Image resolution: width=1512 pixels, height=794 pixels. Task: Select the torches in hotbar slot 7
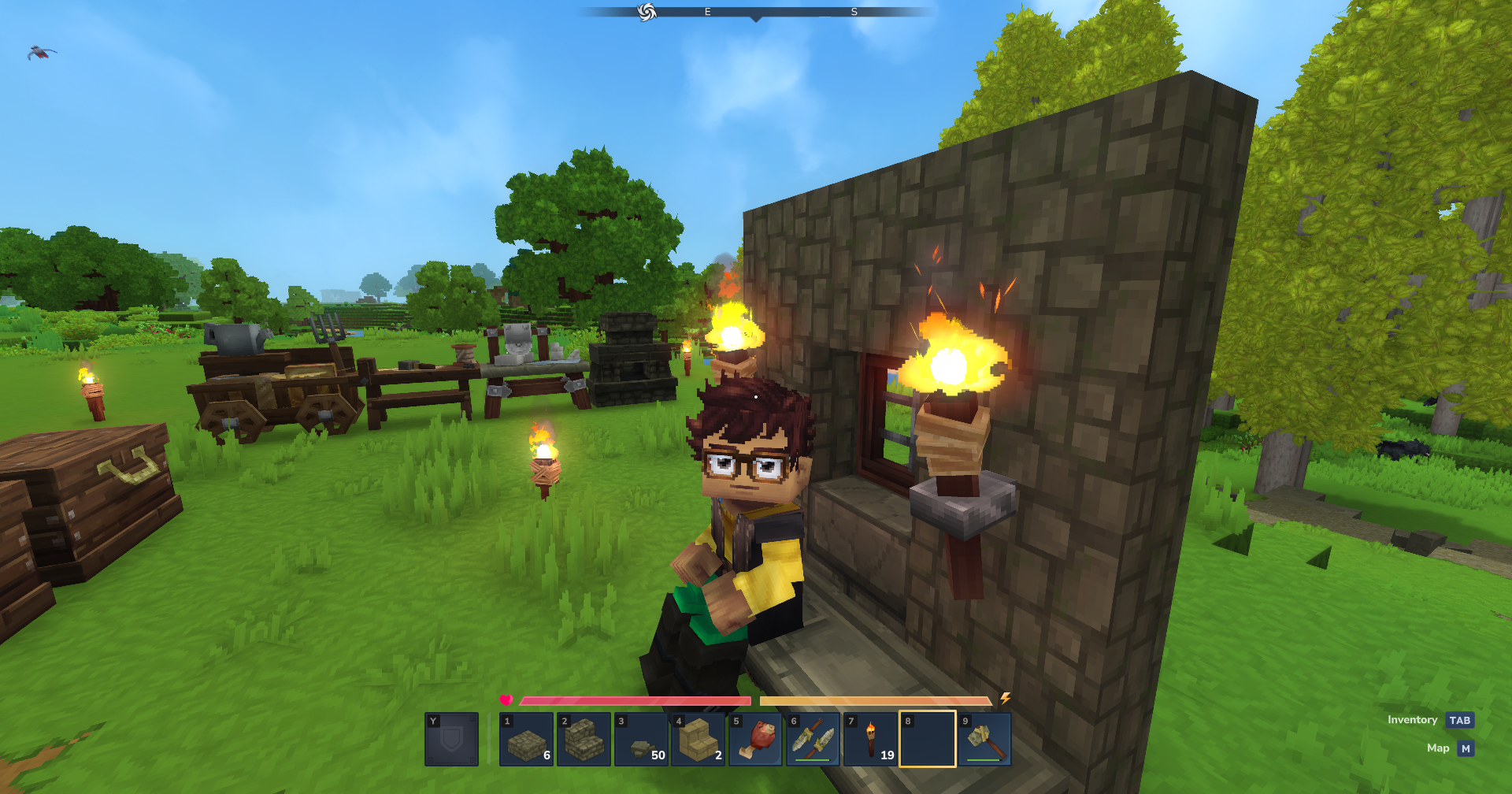pos(869,740)
